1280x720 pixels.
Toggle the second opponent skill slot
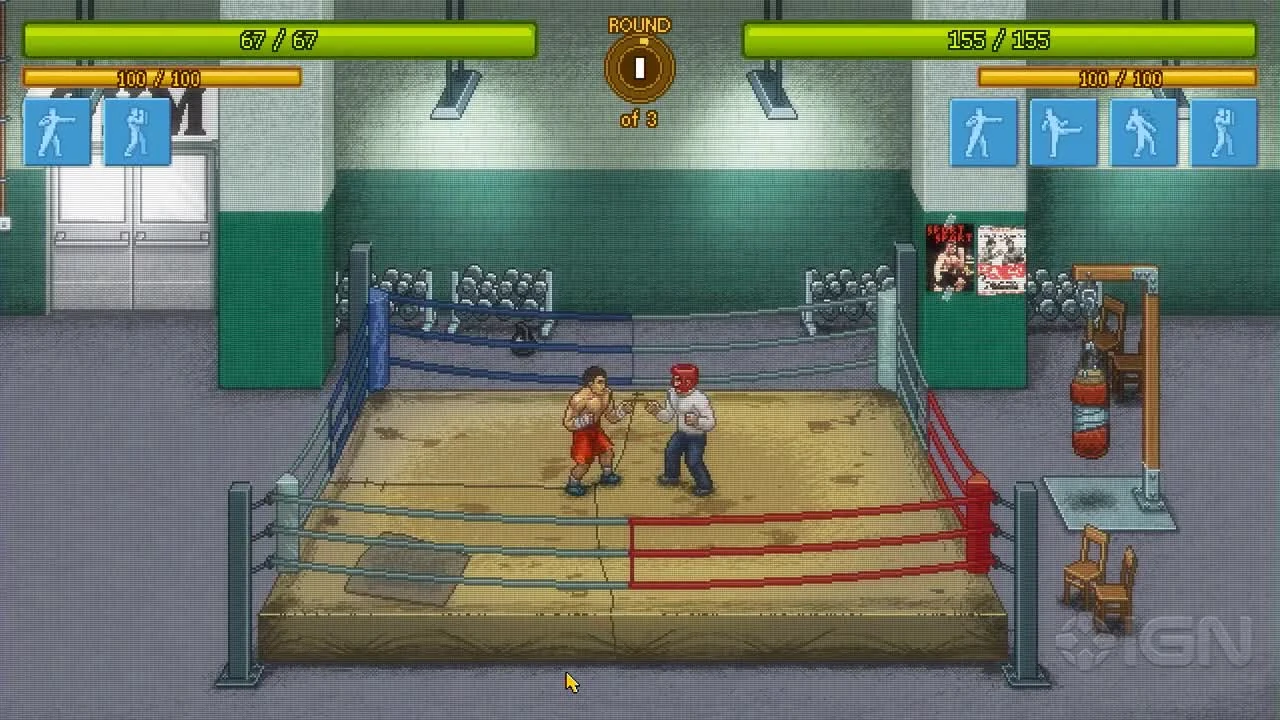point(1063,130)
